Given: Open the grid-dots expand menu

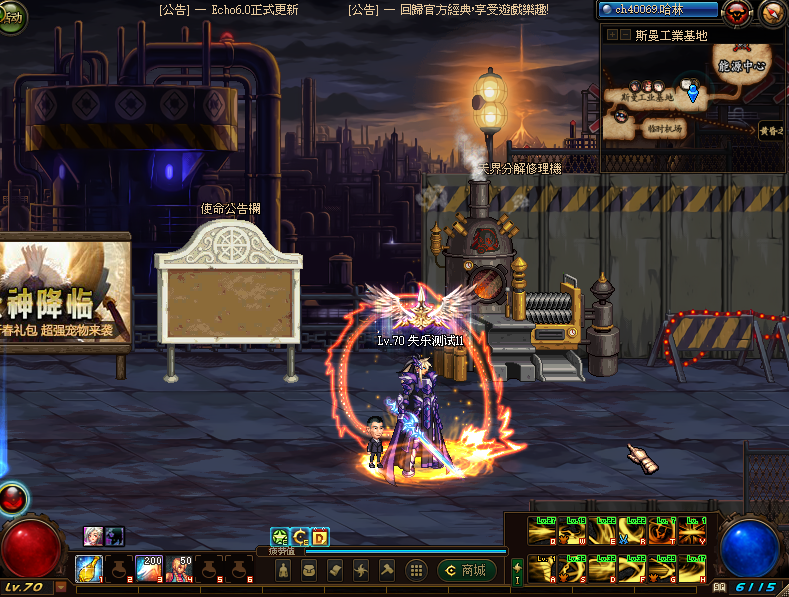Looking at the screenshot, I should (417, 570).
